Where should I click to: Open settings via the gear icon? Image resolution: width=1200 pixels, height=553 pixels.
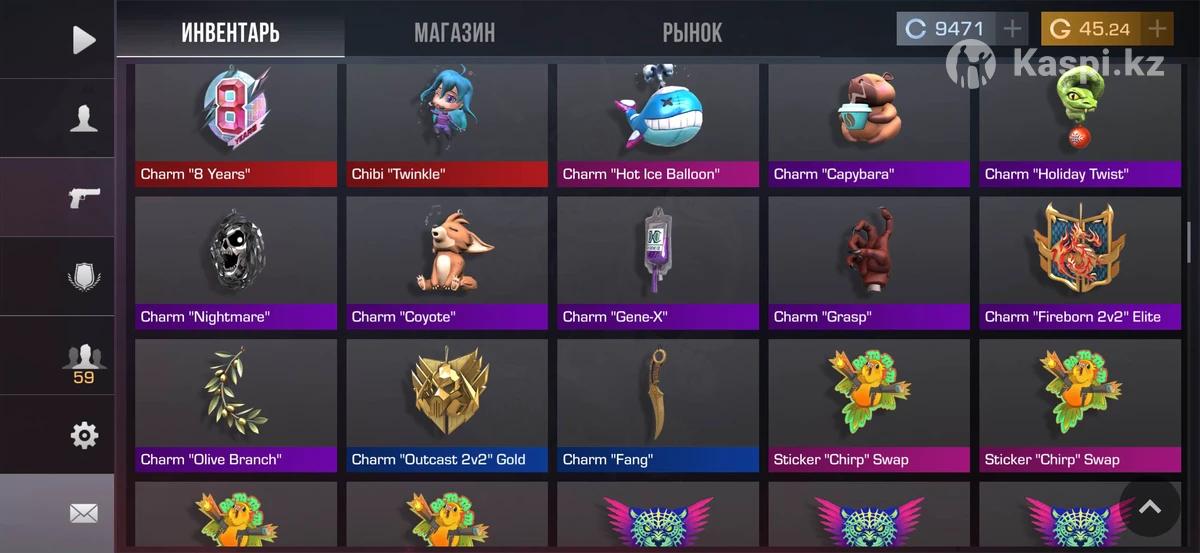tap(84, 435)
